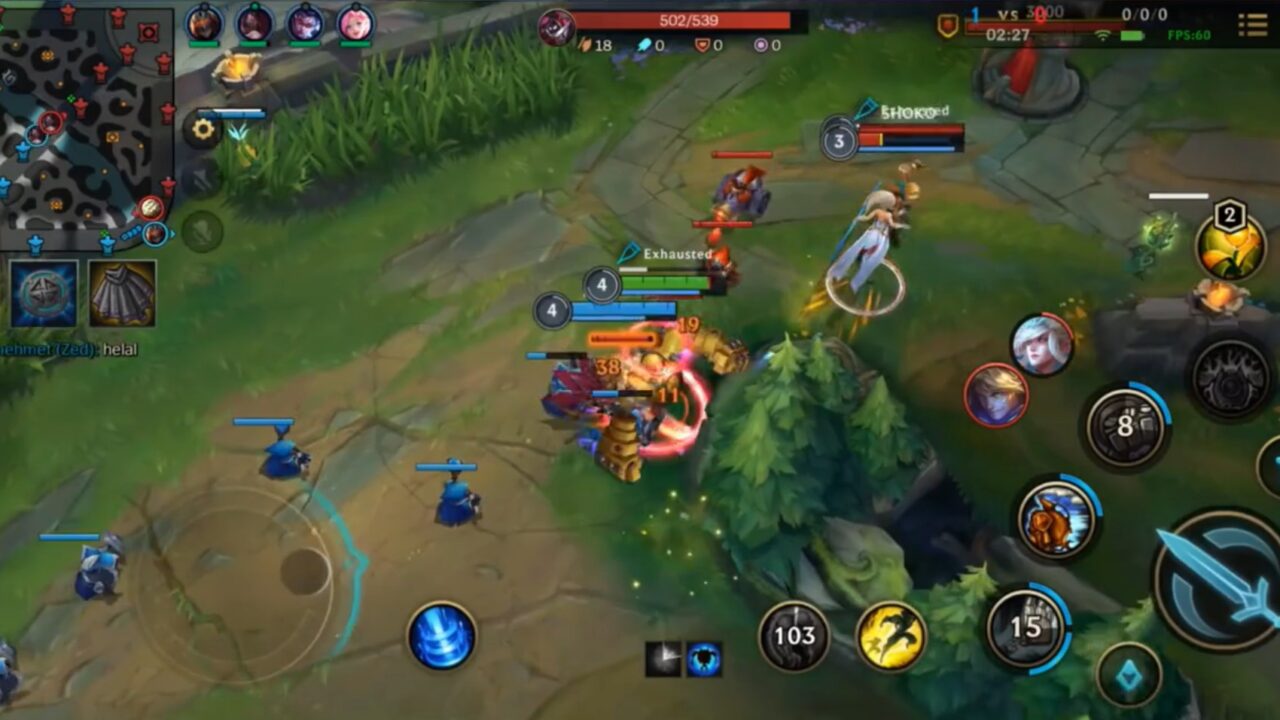1280x720 pixels.
Task: Tap the chat message from mehmet (Zed)
Action: [70, 350]
